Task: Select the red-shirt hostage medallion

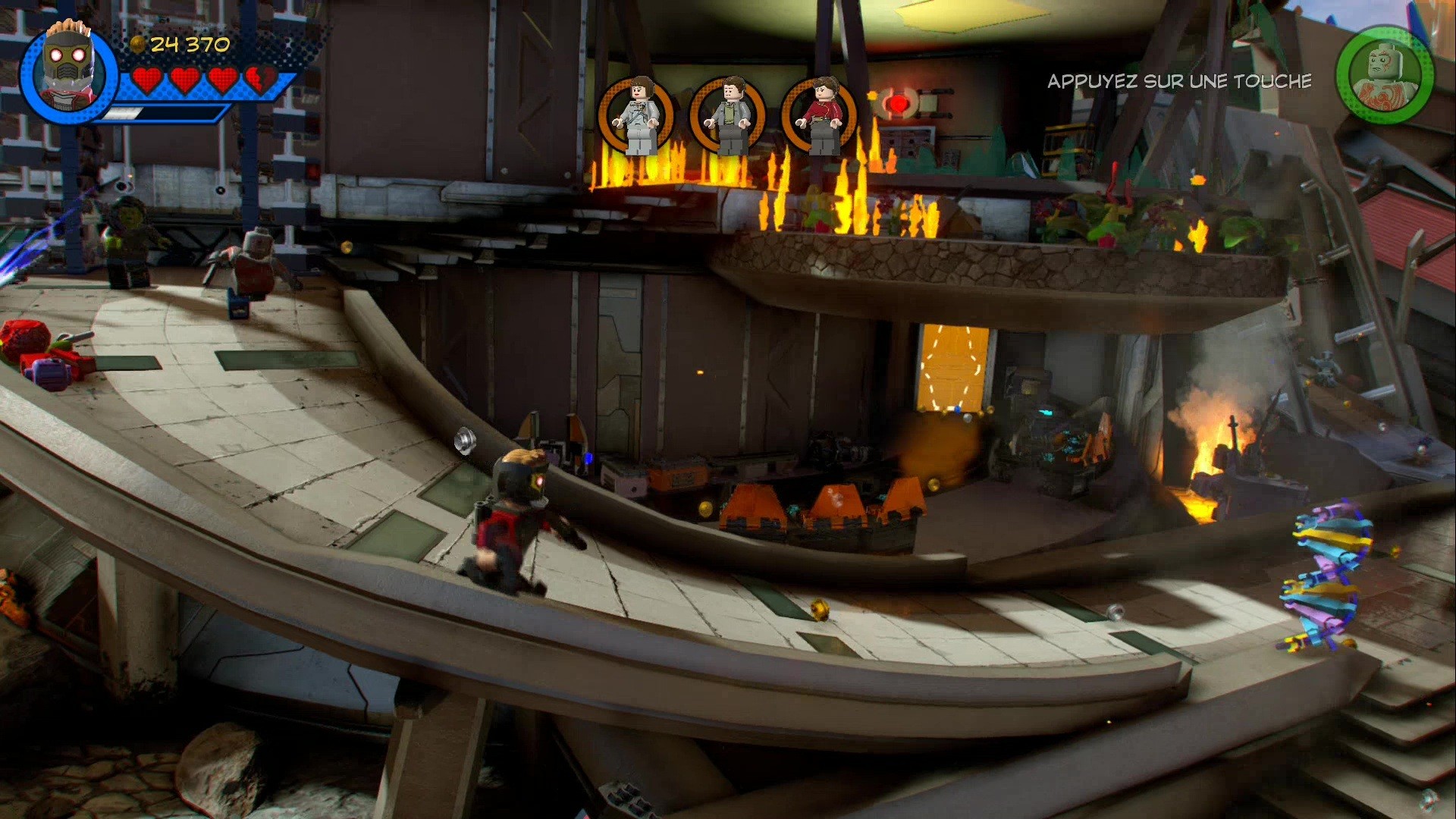Action: tap(821, 114)
